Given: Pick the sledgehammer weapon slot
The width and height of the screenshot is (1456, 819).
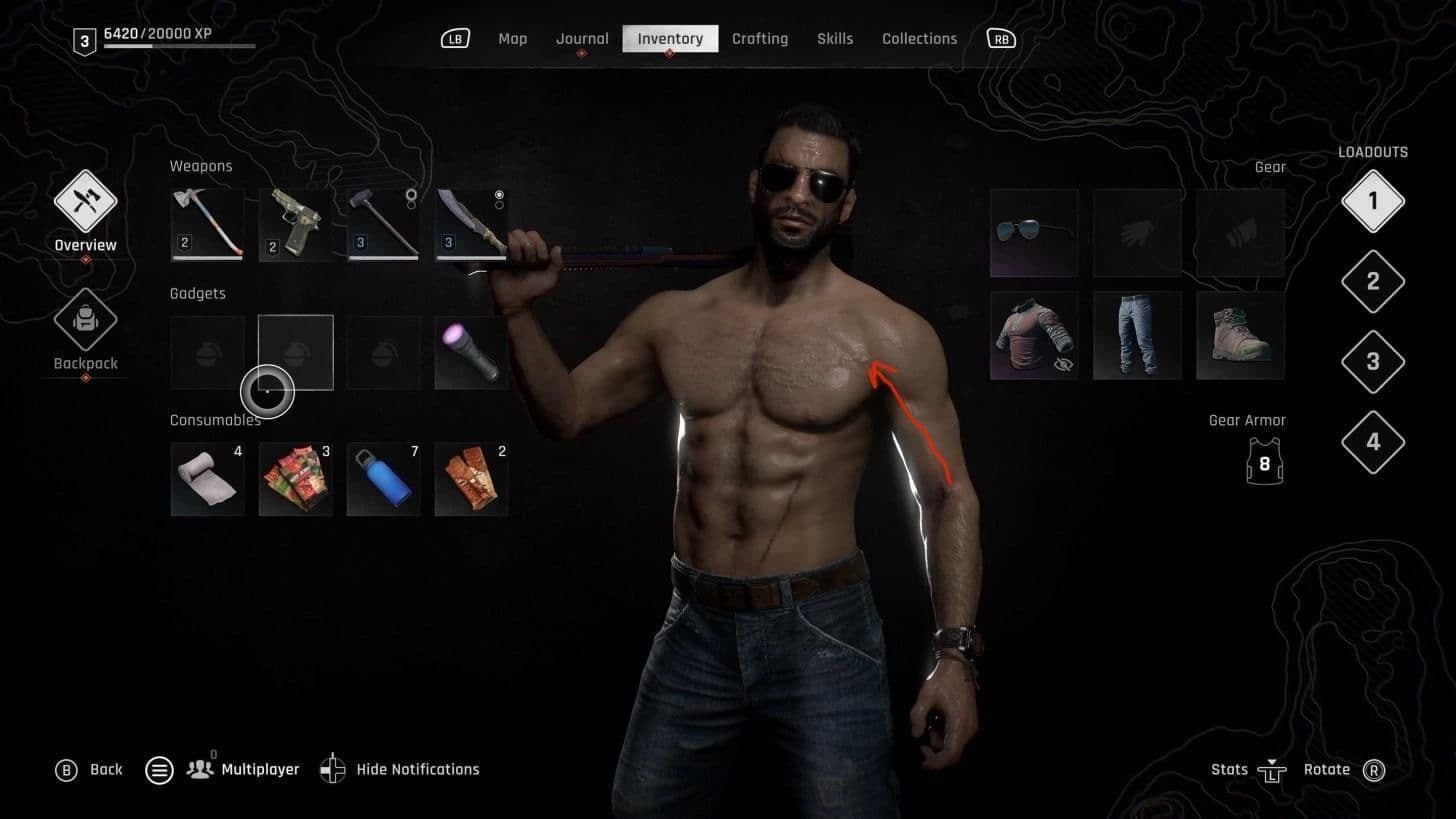Looking at the screenshot, I should point(383,225).
